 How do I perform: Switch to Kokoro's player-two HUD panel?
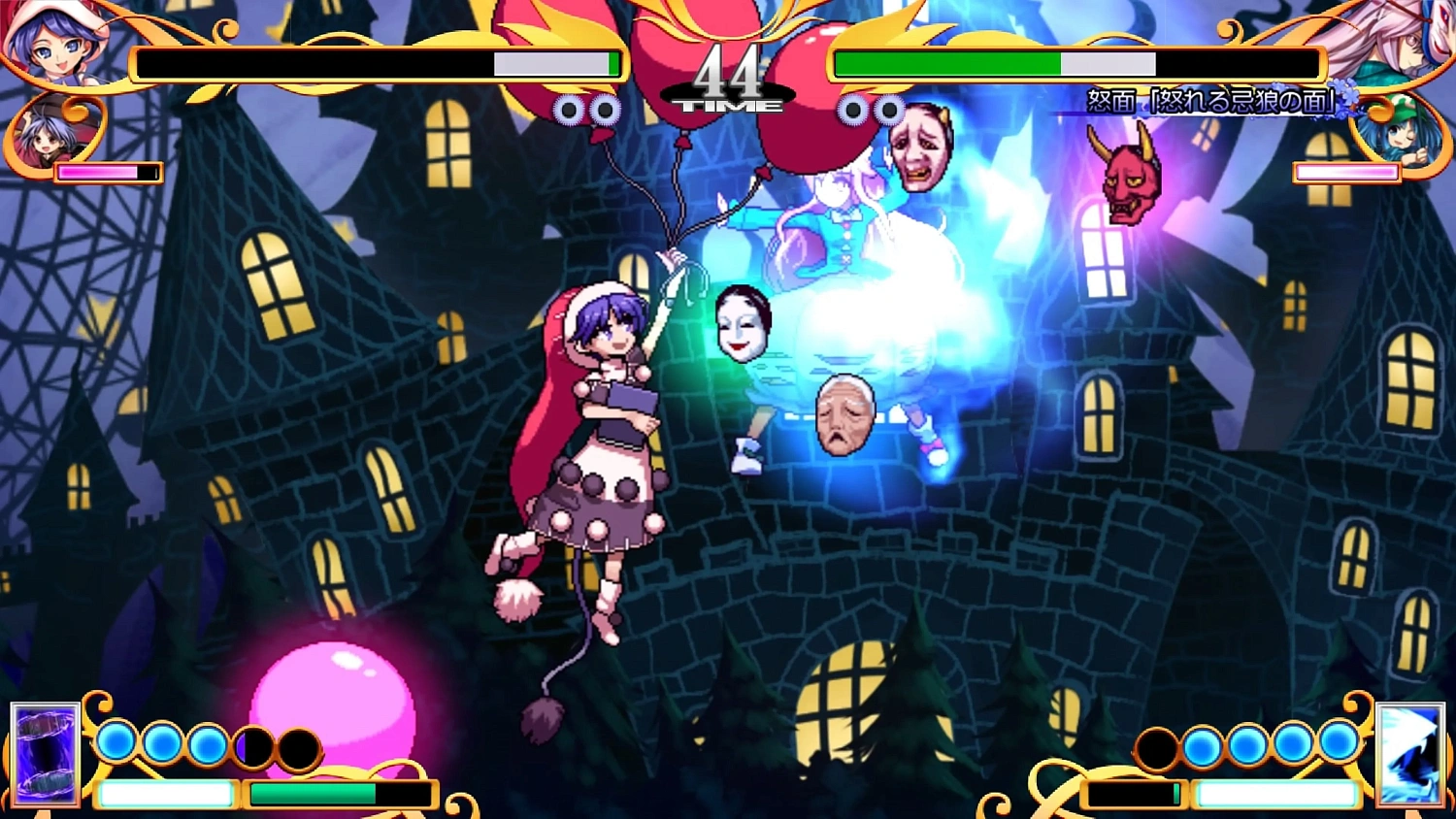click(1077, 63)
